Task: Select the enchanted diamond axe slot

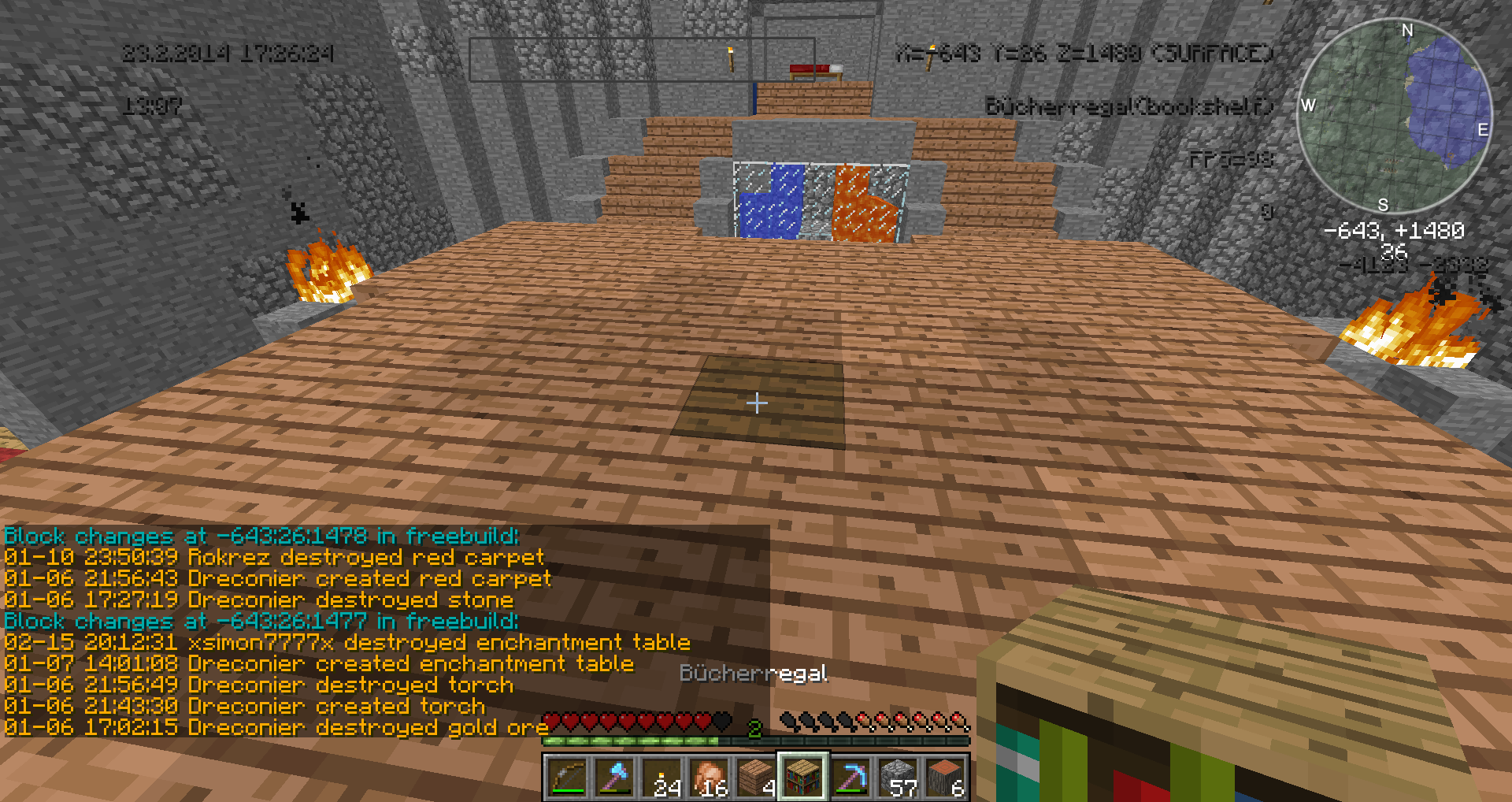Action: point(614,777)
